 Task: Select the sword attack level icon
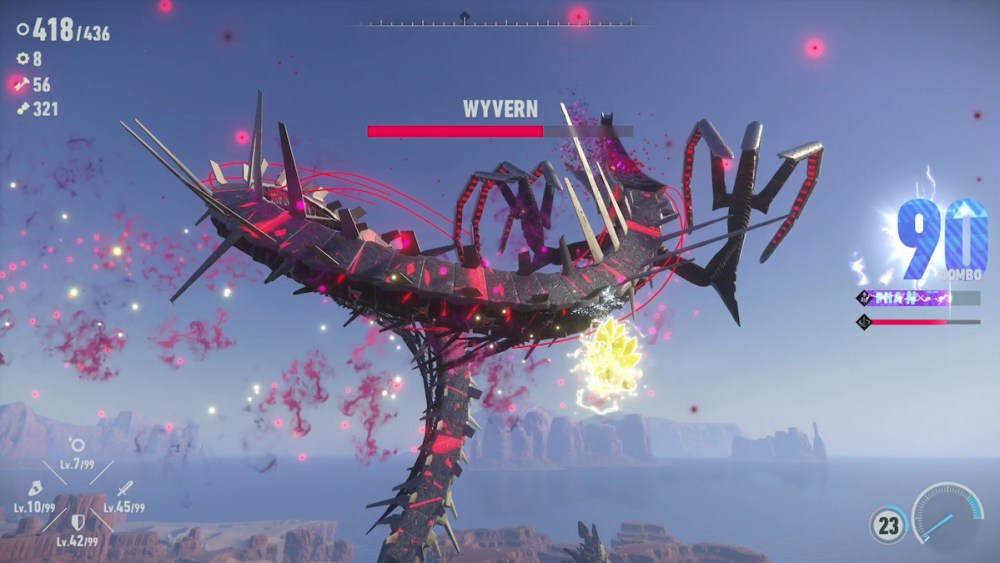pyautogui.click(x=123, y=489)
